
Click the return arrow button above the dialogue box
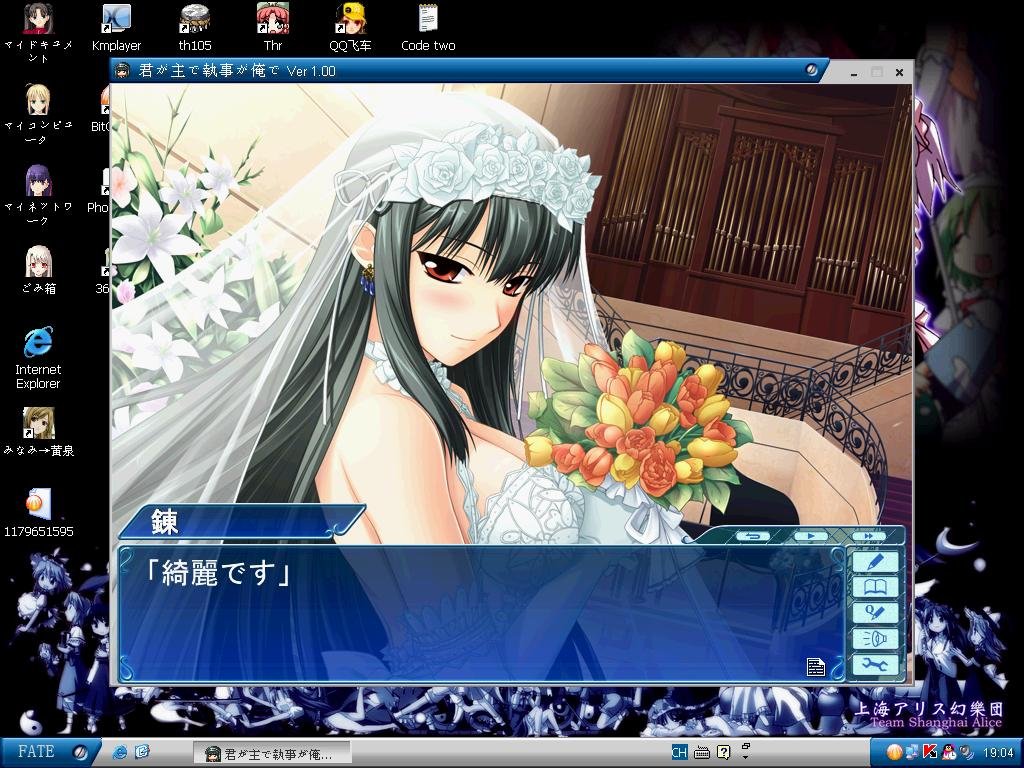pos(752,536)
